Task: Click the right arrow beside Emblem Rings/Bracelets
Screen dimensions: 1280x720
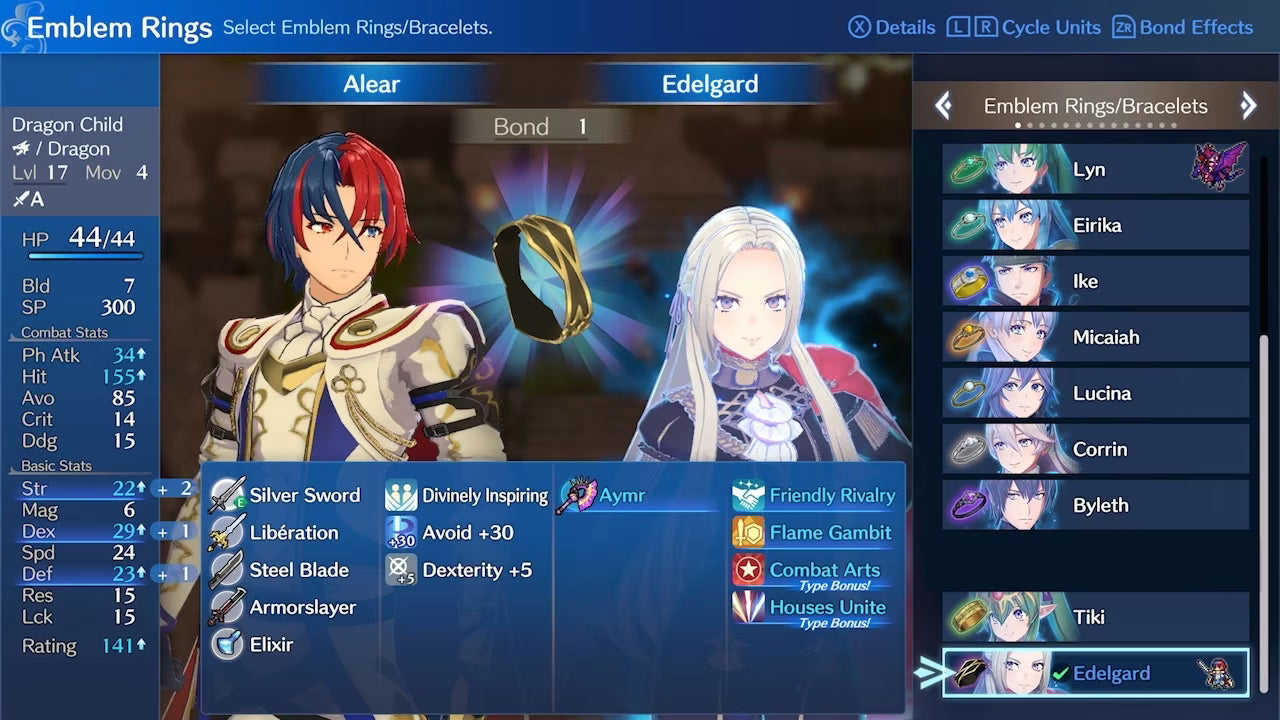Action: [1248, 105]
